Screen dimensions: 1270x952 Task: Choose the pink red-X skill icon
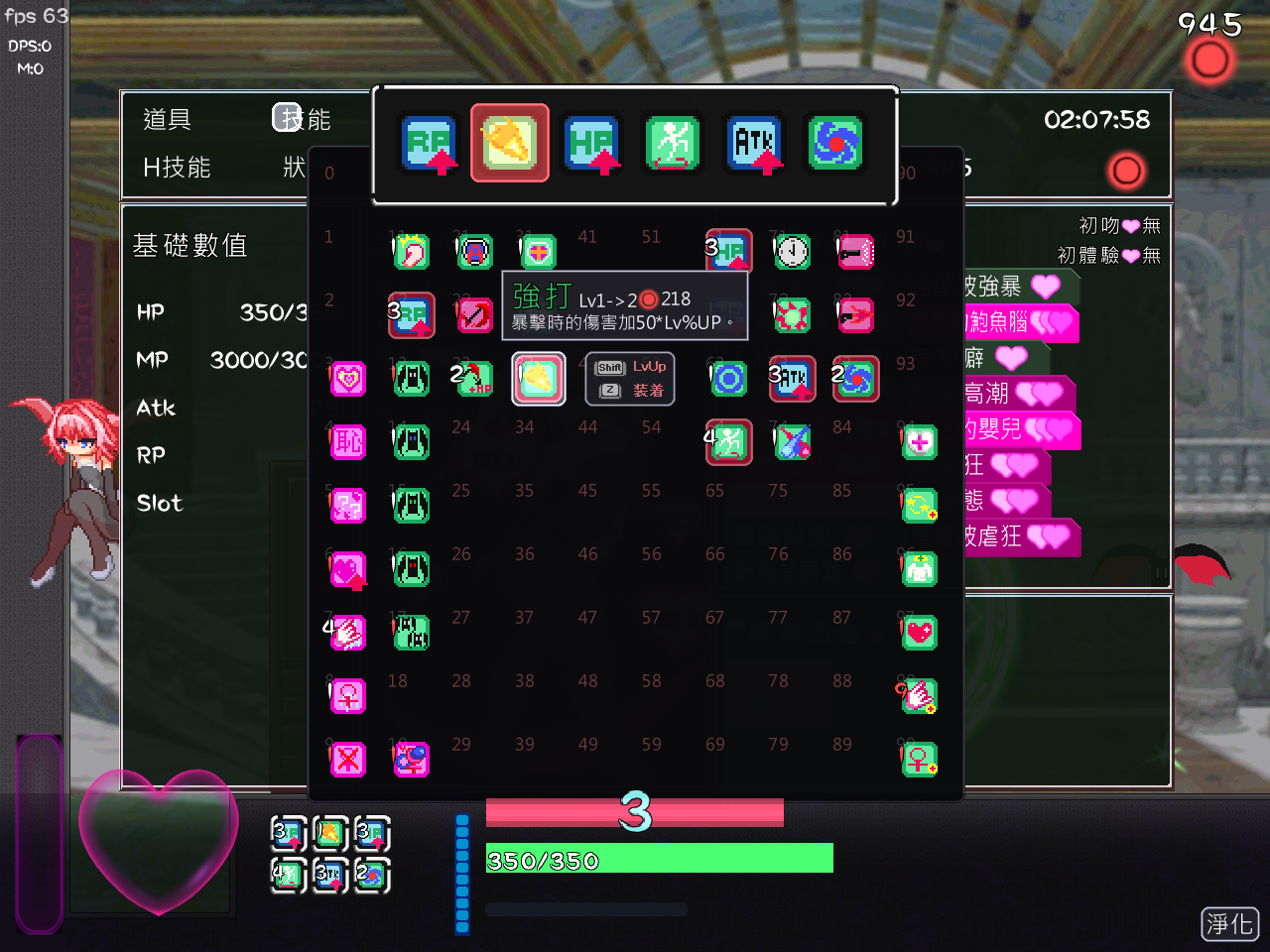point(348,760)
